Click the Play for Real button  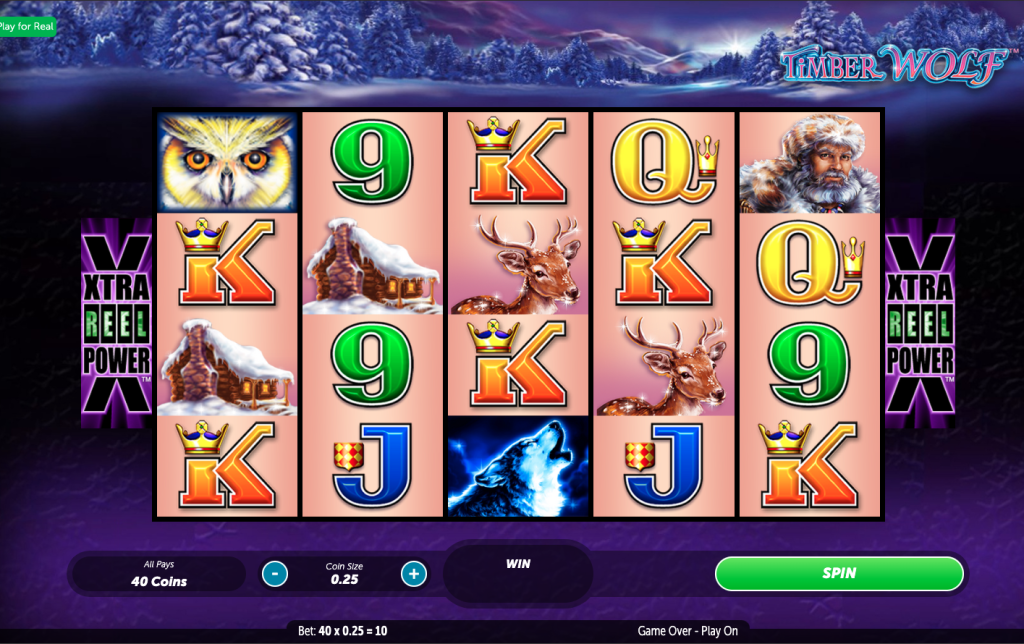click(27, 26)
